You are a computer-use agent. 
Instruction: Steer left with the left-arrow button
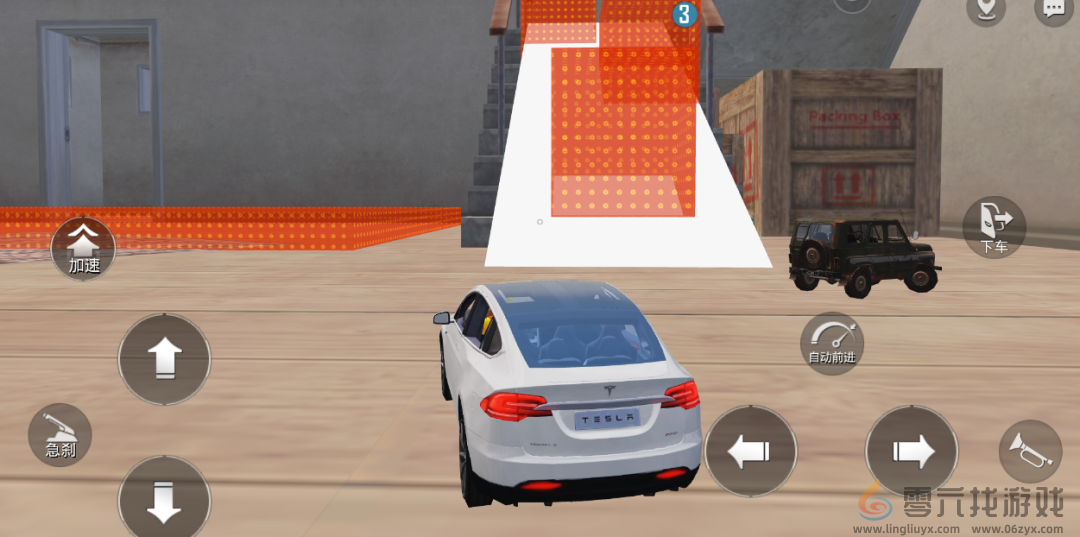coord(750,451)
